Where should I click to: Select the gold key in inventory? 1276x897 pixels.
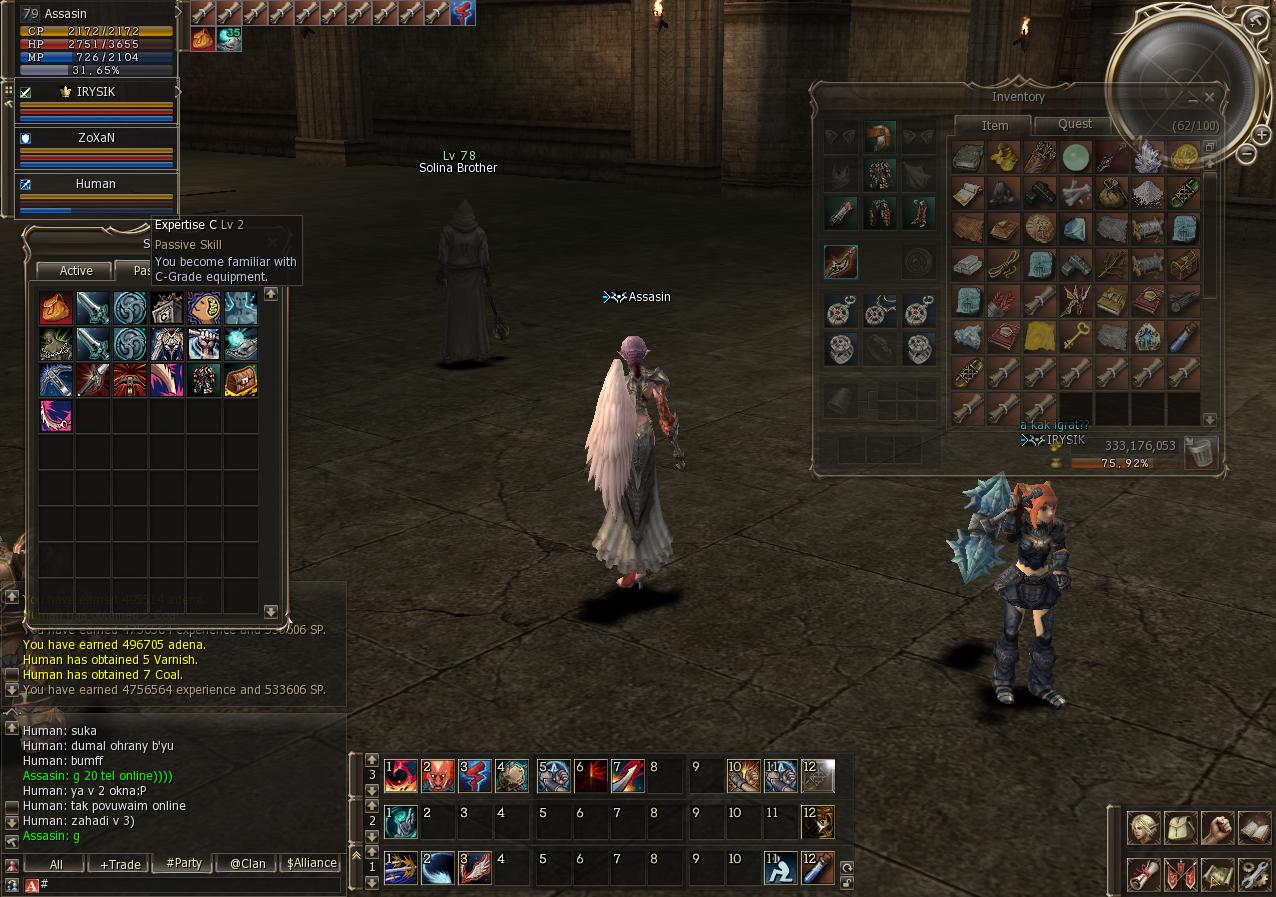(1075, 336)
